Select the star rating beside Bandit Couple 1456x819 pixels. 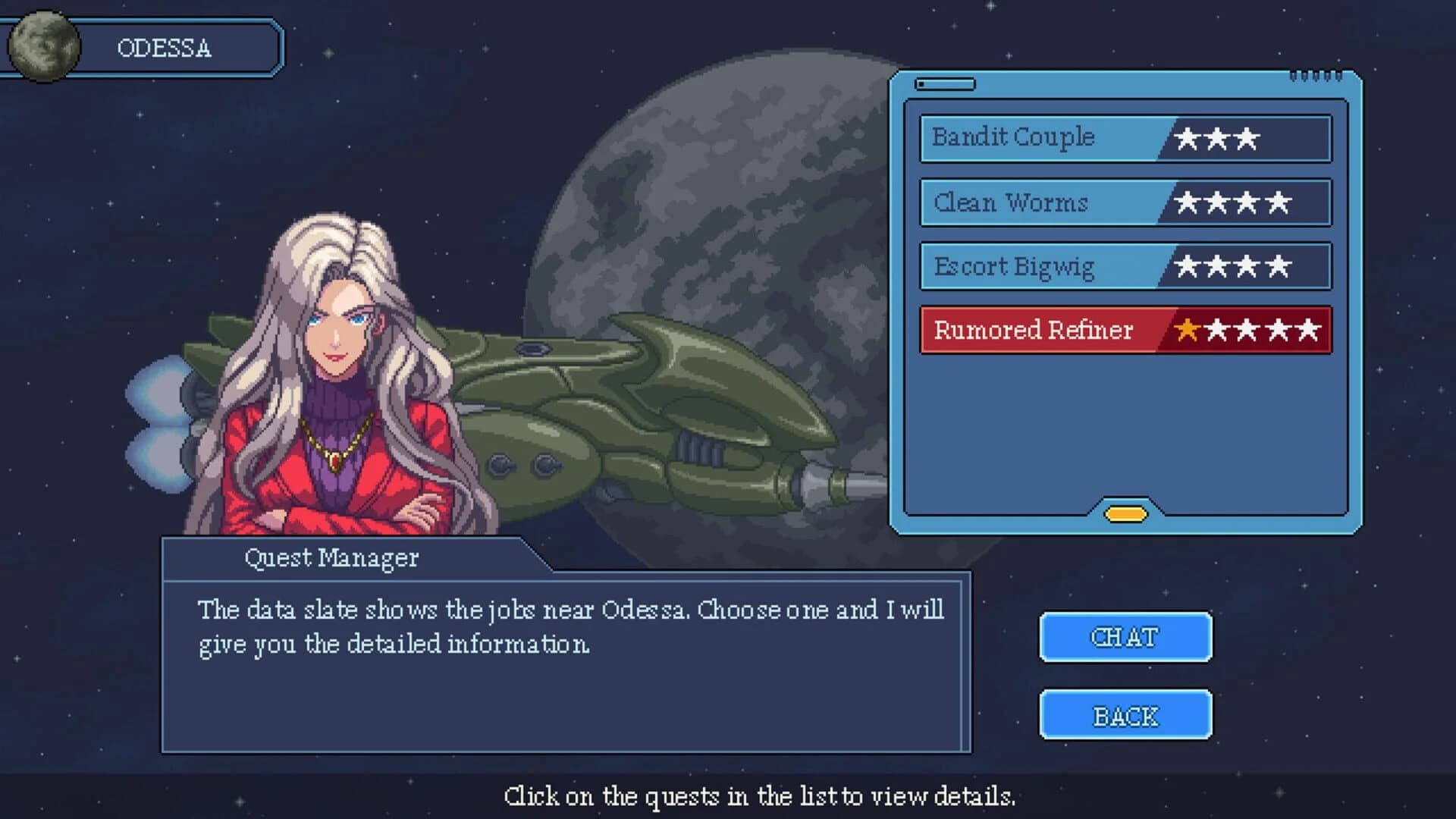coord(1216,139)
